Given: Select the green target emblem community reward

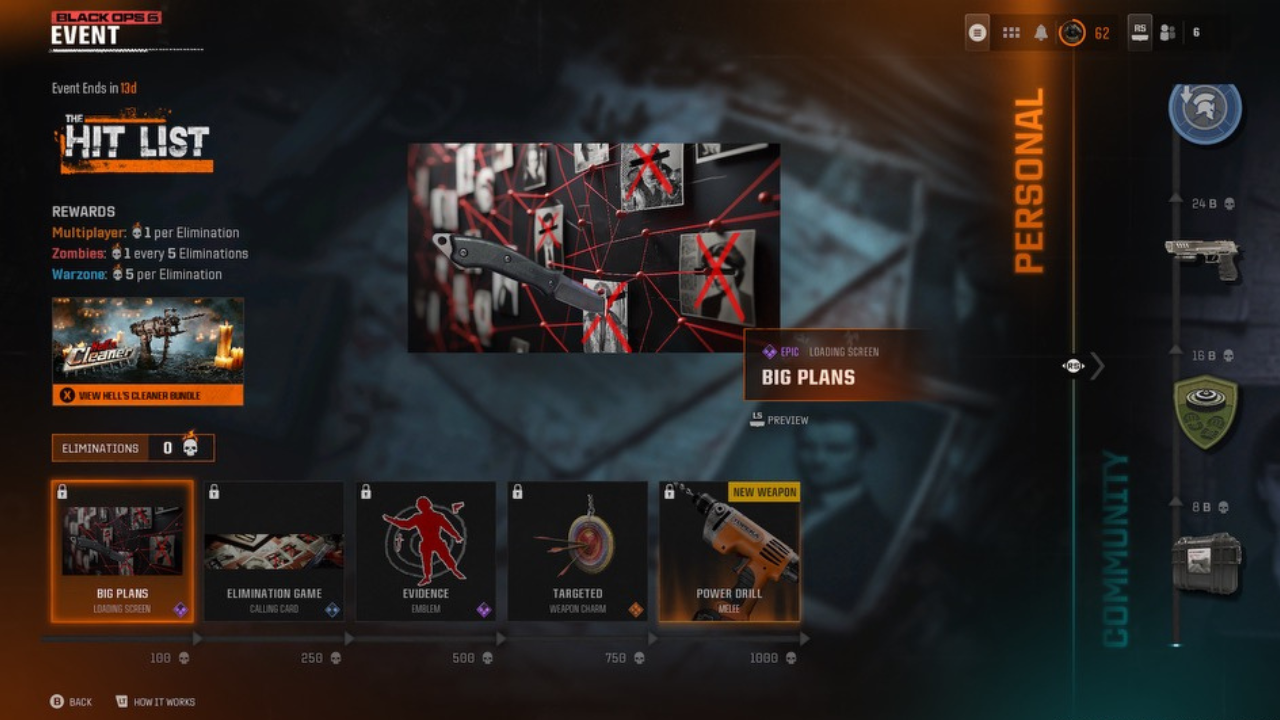Looking at the screenshot, I should click(x=1205, y=411).
